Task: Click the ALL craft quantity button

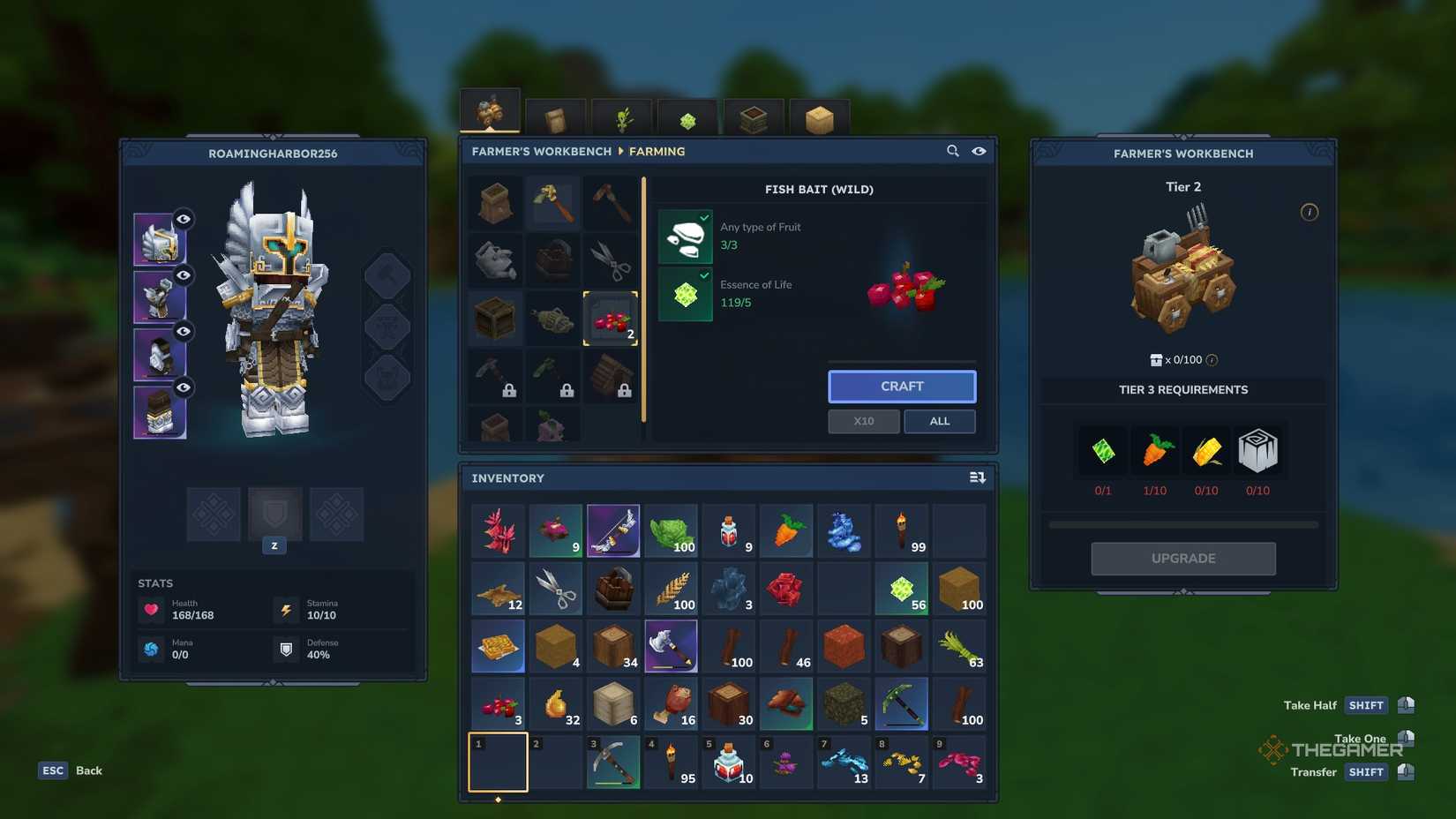Action: point(939,421)
